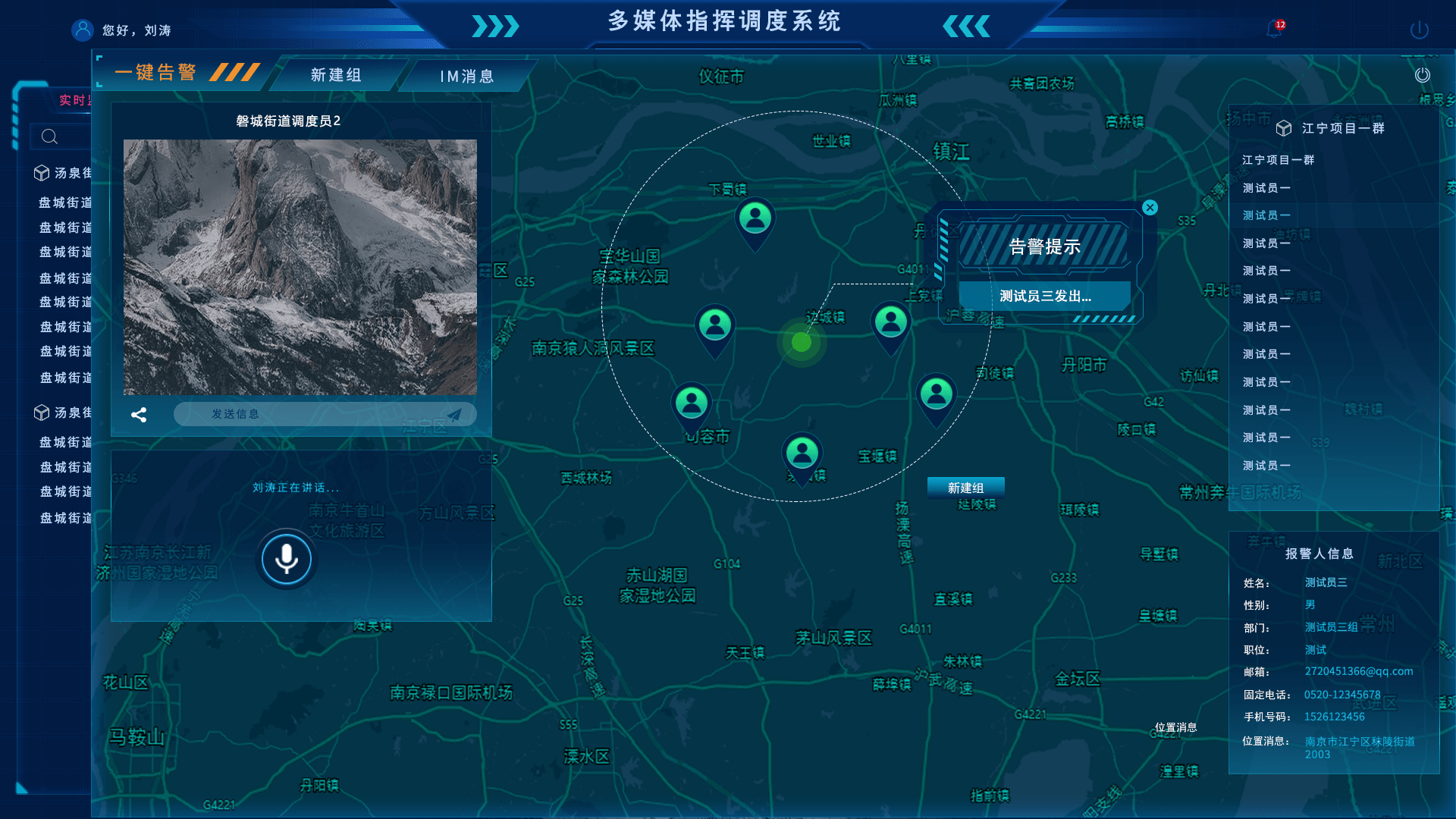Open the 测试员三发出 alert message
The height and width of the screenshot is (819, 1456).
(1043, 295)
